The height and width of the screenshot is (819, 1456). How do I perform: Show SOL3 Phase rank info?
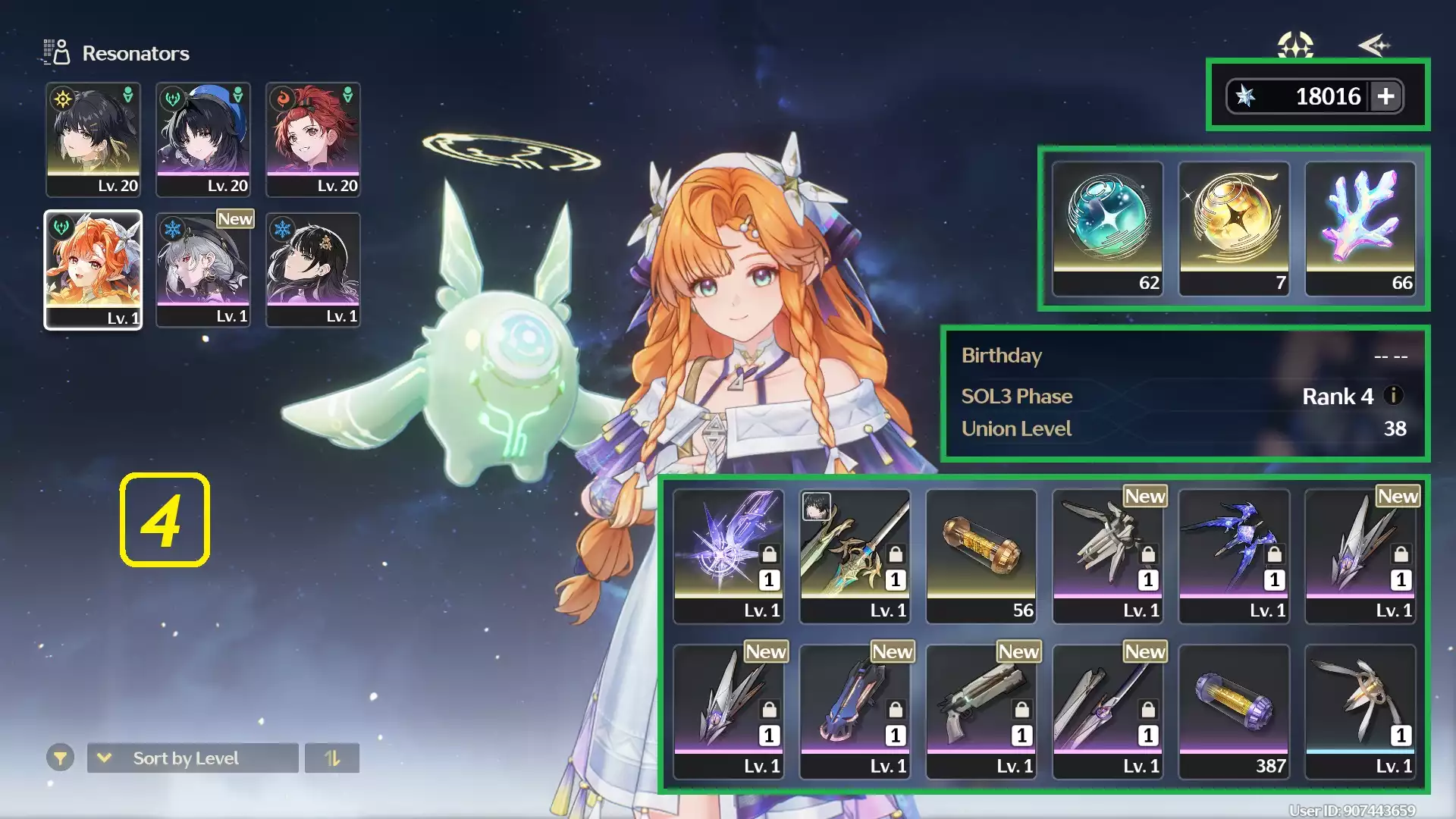tap(1394, 395)
